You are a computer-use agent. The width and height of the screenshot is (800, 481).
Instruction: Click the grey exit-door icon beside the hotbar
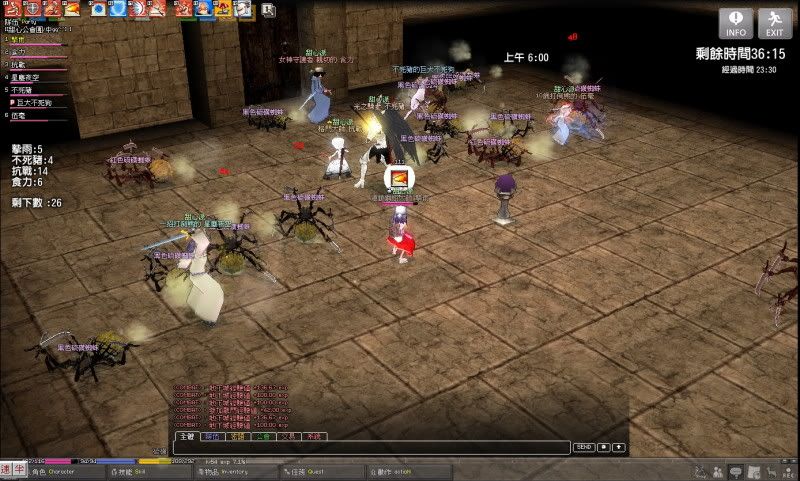pyautogui.click(x=270, y=10)
